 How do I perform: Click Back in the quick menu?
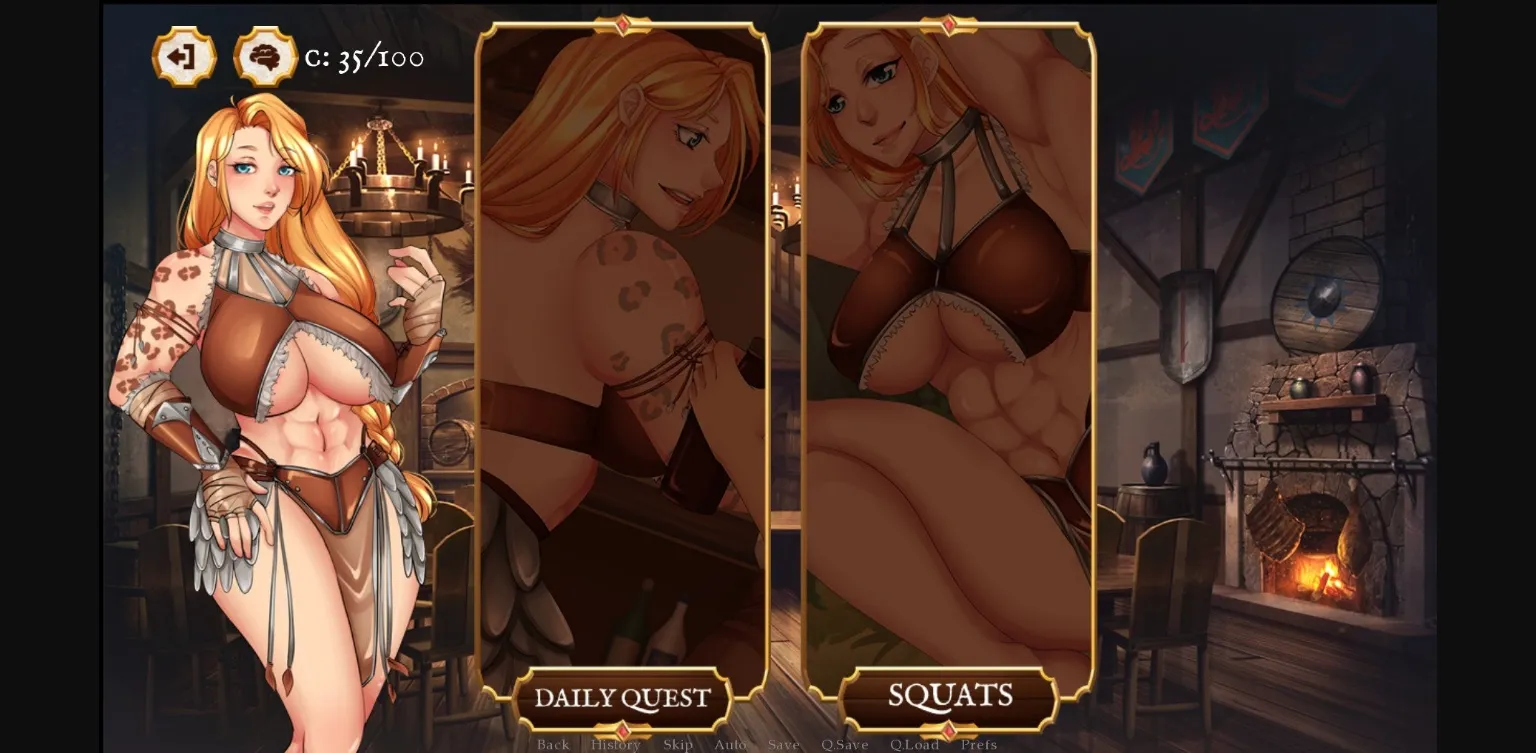coord(553,745)
